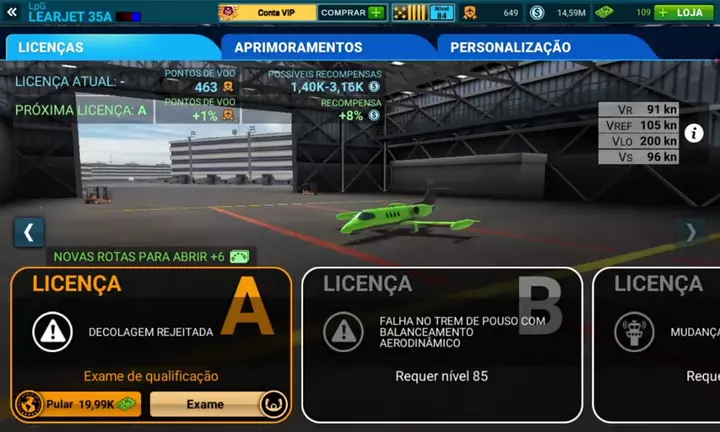Show speed info with the i icon

(x=694, y=132)
